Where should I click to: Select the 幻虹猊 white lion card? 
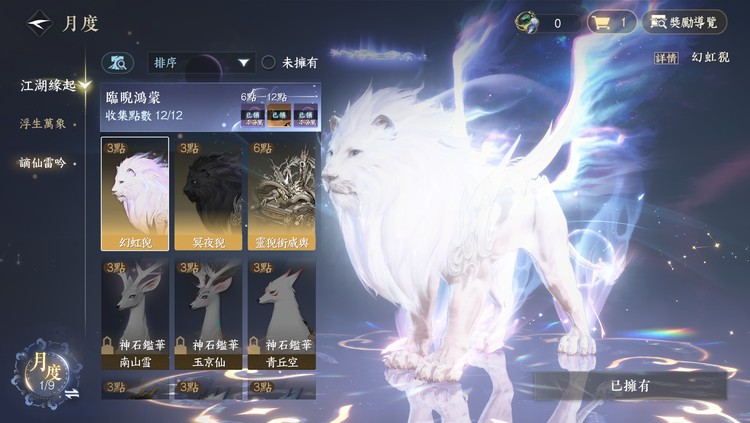click(135, 194)
